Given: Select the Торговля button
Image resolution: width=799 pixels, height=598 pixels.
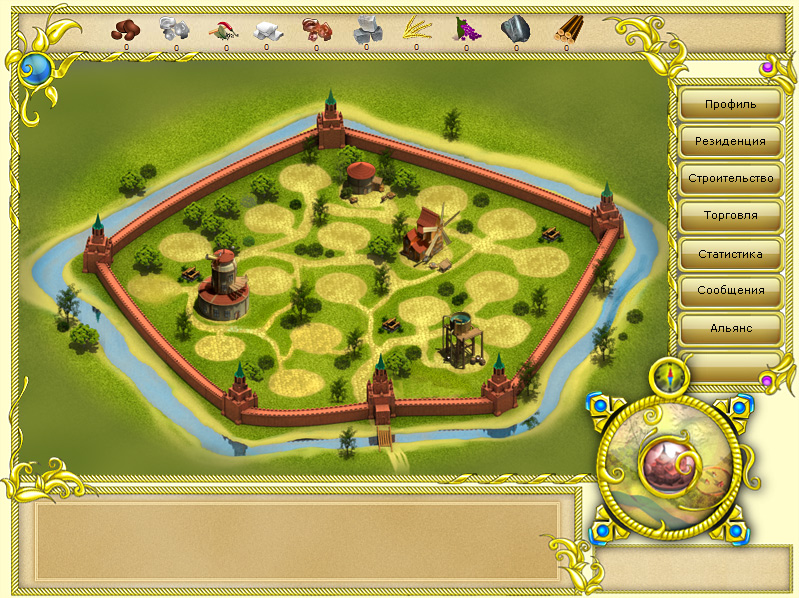Looking at the screenshot, I should coord(730,216).
